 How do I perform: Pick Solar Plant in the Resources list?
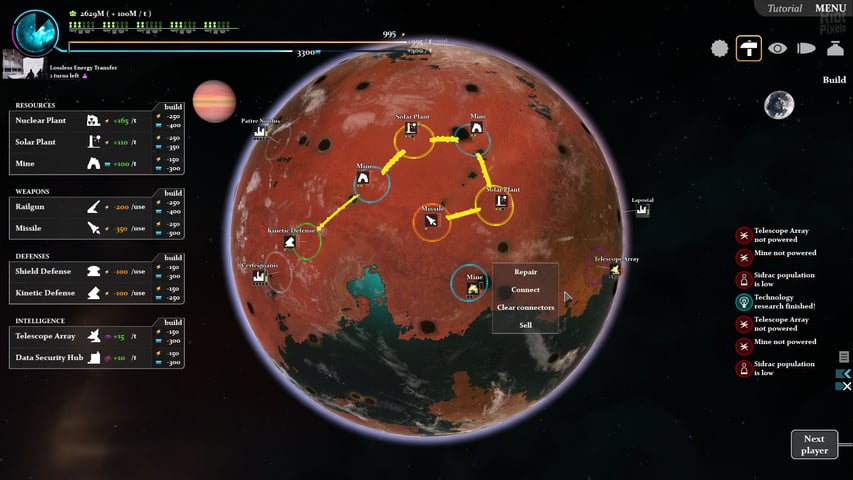(55, 142)
